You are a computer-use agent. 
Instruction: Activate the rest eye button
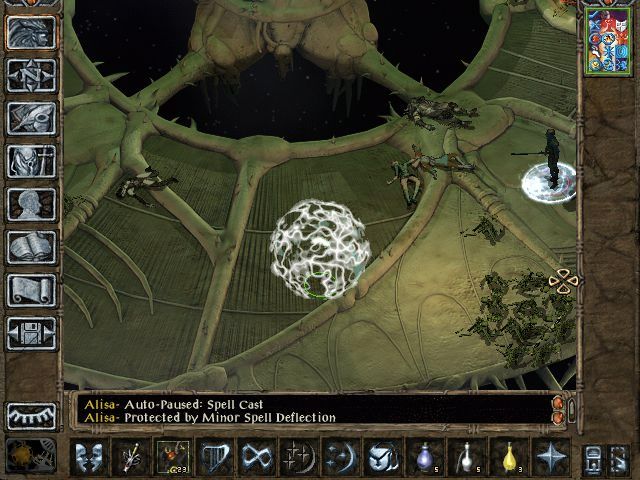[31, 415]
